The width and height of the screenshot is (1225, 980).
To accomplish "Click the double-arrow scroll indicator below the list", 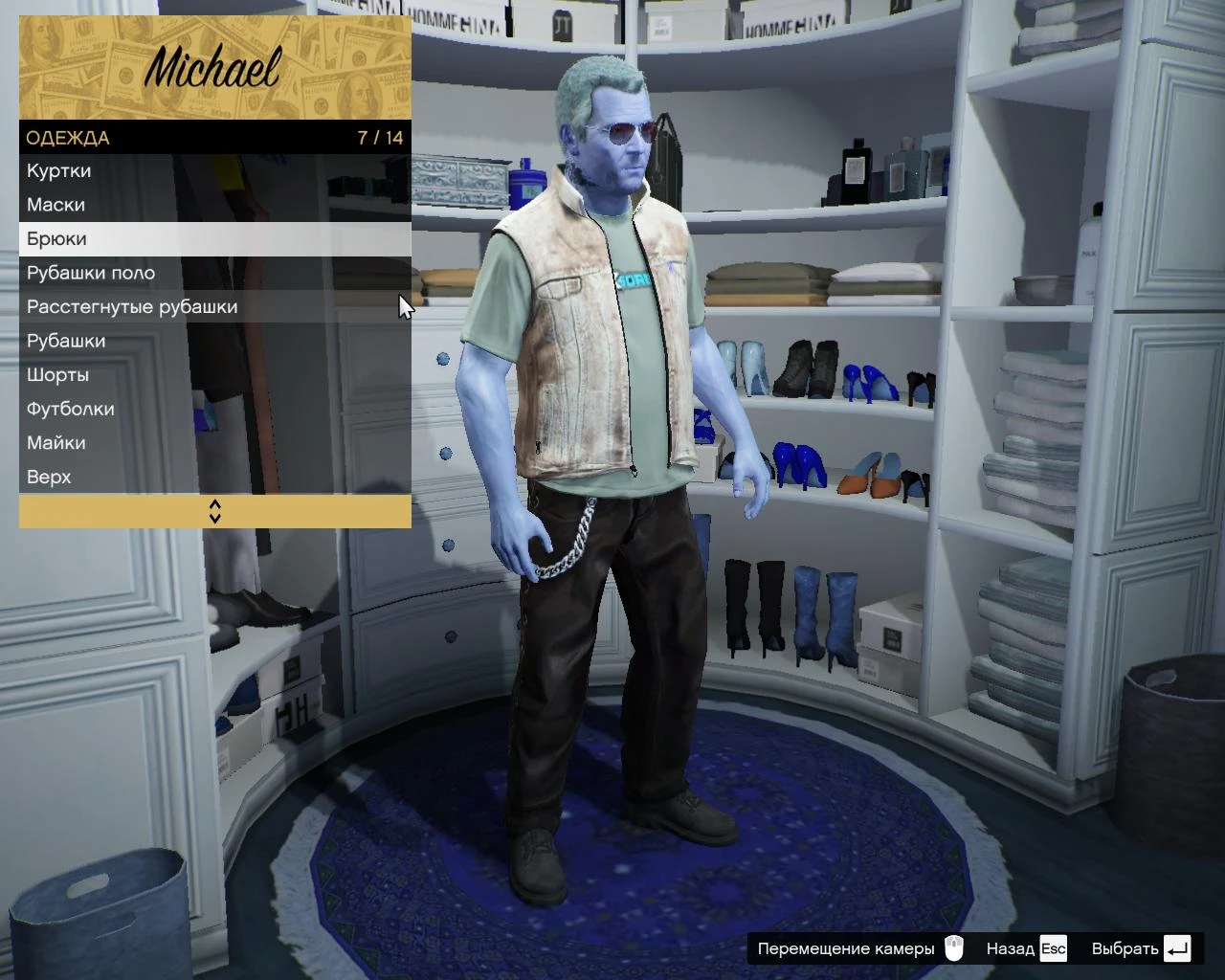I will (x=214, y=512).
